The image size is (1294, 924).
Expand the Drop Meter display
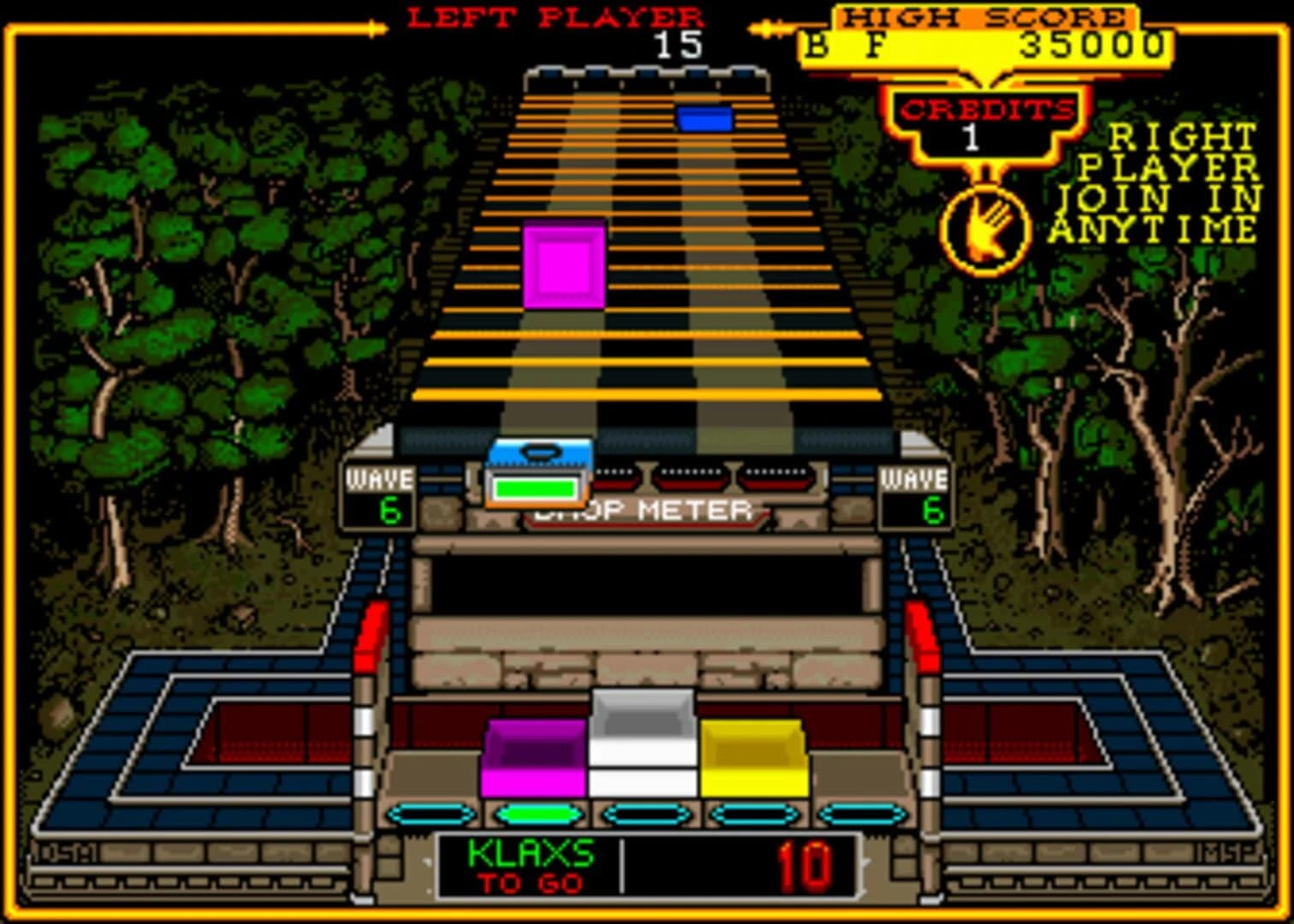641,512
